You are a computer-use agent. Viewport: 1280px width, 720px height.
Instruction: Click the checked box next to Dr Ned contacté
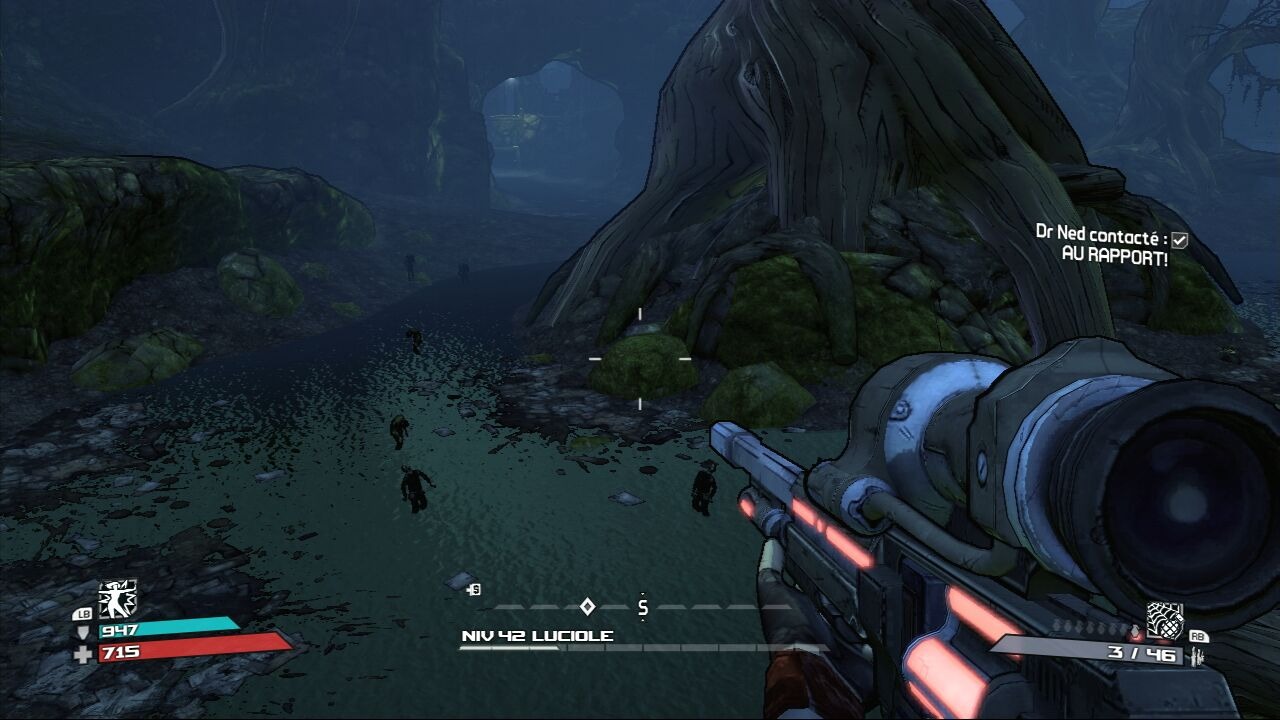1180,240
